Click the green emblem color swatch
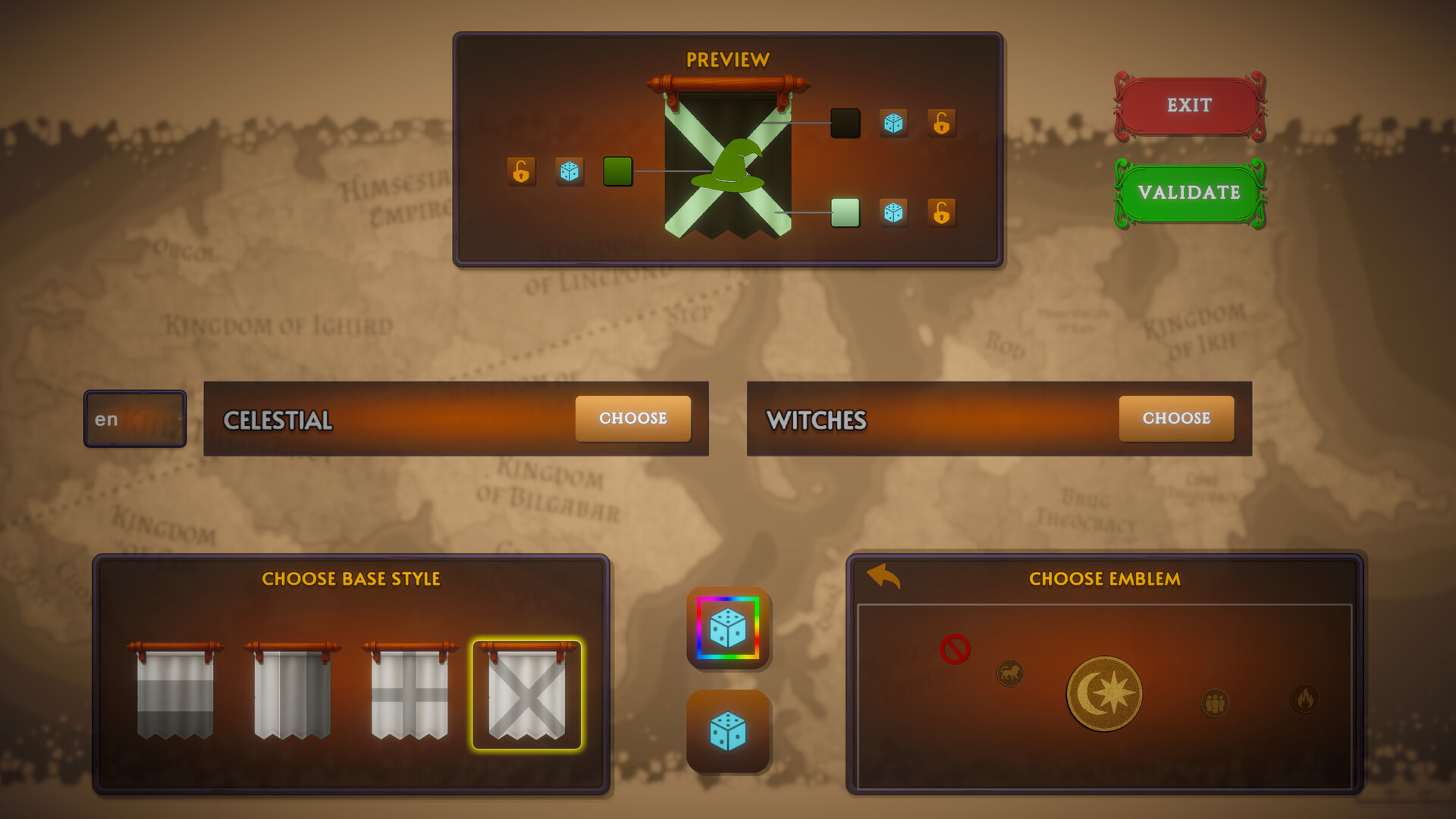Viewport: 1456px width, 819px height. [x=618, y=172]
